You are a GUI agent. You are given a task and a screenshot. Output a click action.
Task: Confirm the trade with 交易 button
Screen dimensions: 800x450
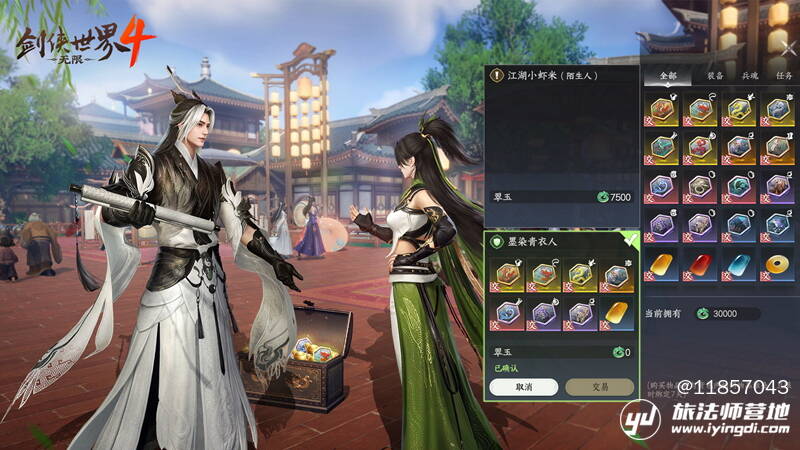point(599,387)
